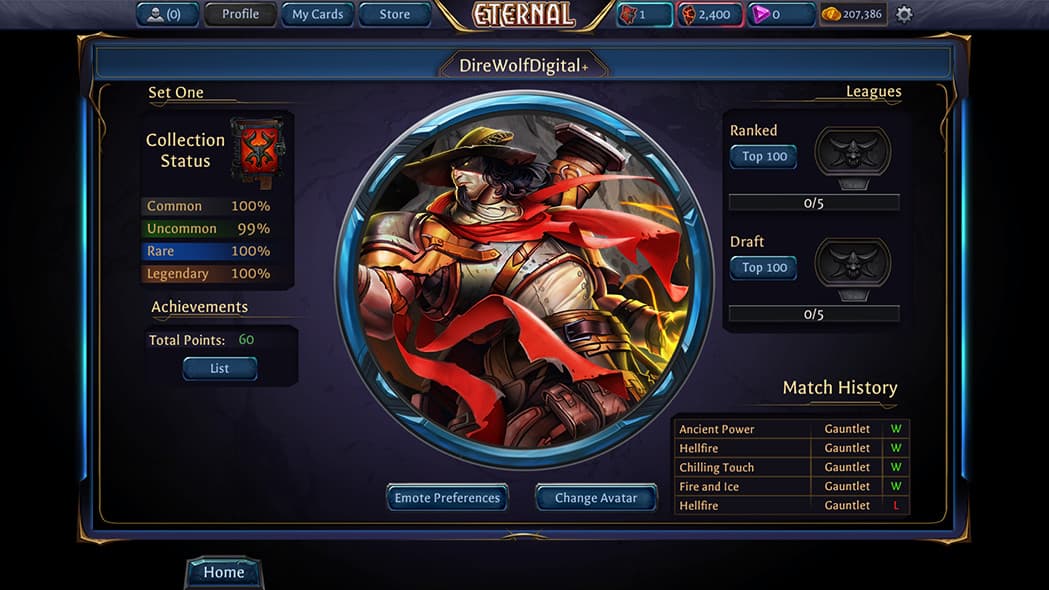
Task: Open the card packs counter
Action: pyautogui.click(x=644, y=14)
